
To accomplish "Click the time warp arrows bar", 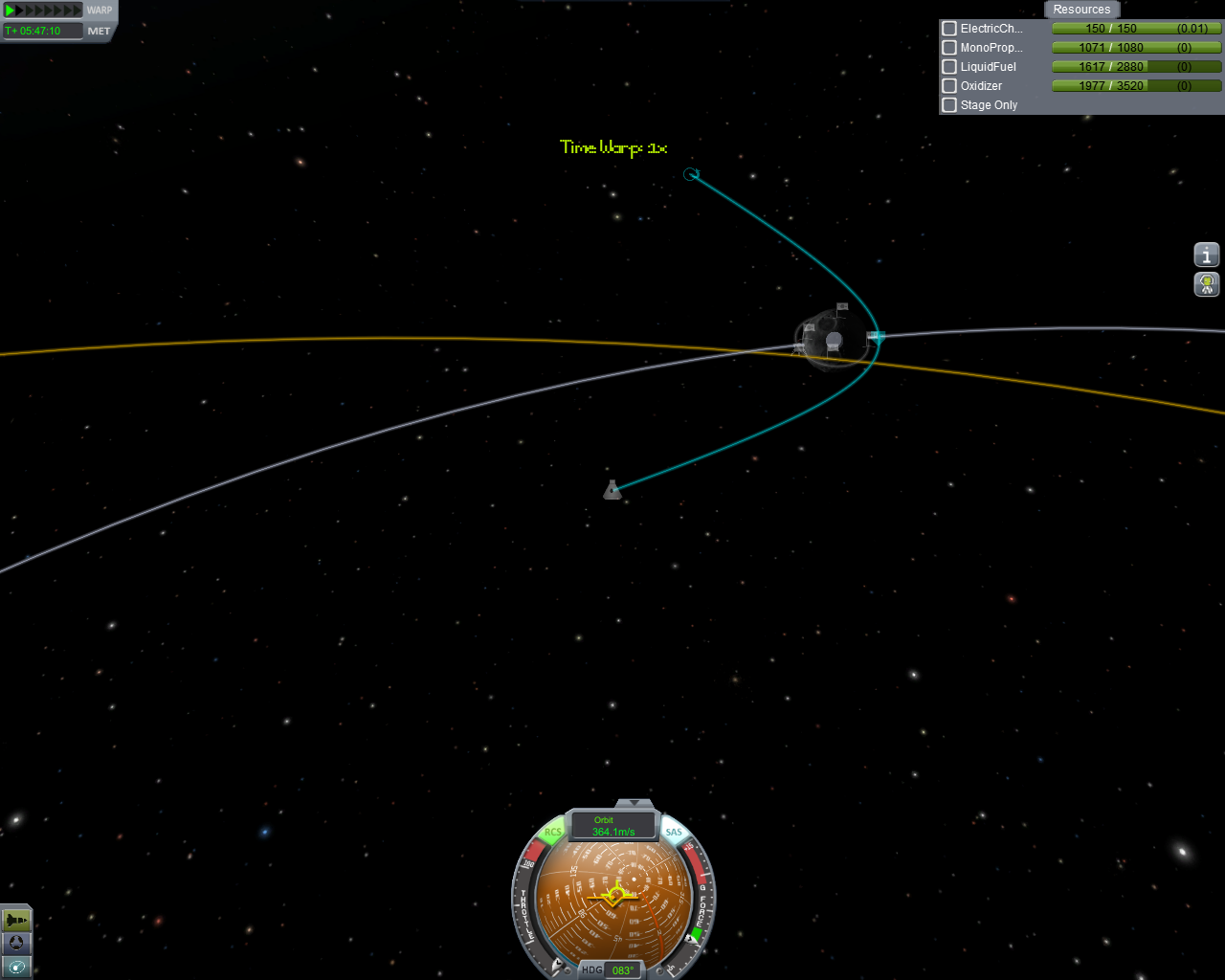I will [x=43, y=11].
